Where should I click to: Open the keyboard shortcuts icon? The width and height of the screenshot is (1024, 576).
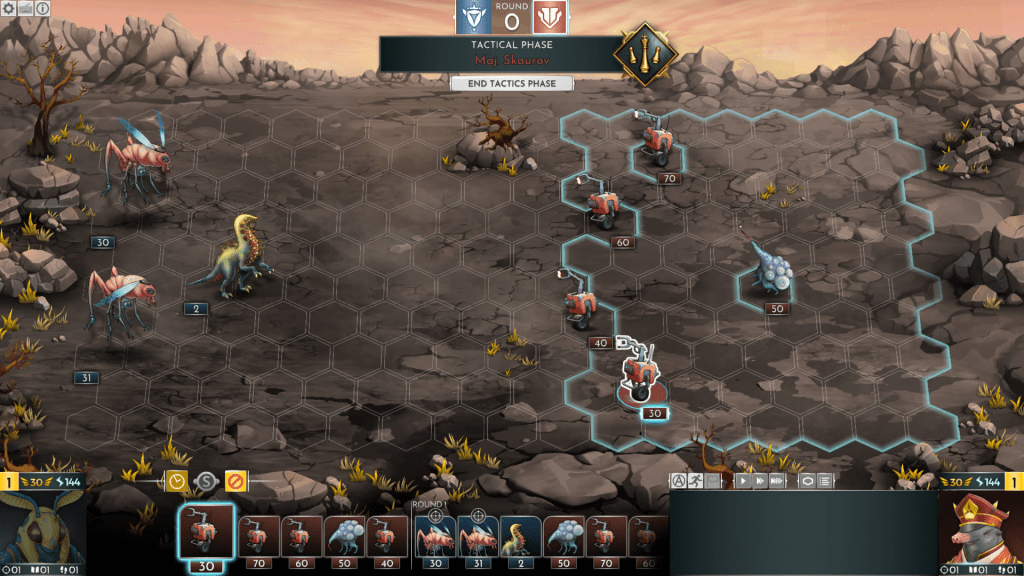[x=25, y=8]
